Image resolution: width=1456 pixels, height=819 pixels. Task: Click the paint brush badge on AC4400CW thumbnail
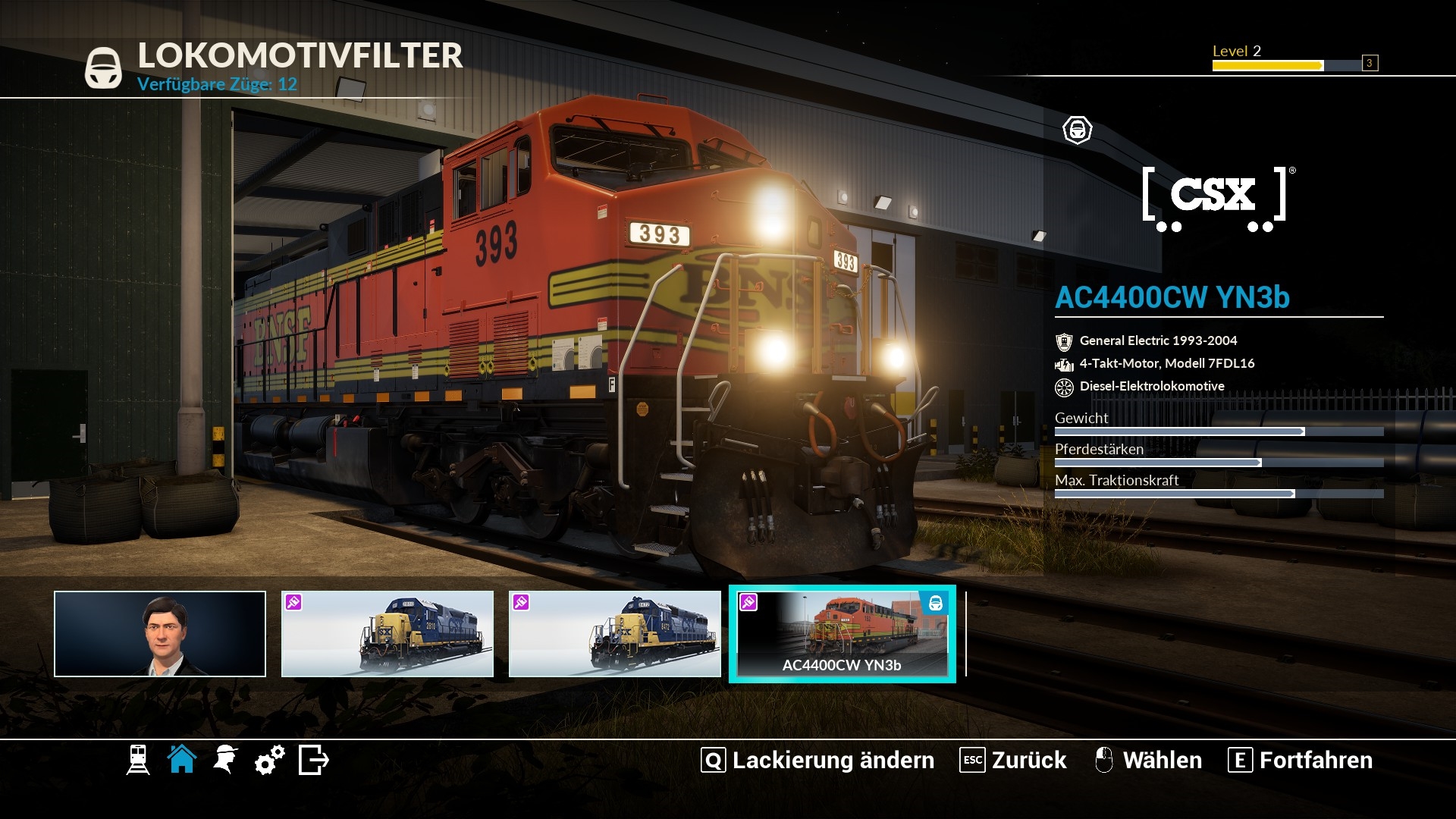(x=748, y=602)
